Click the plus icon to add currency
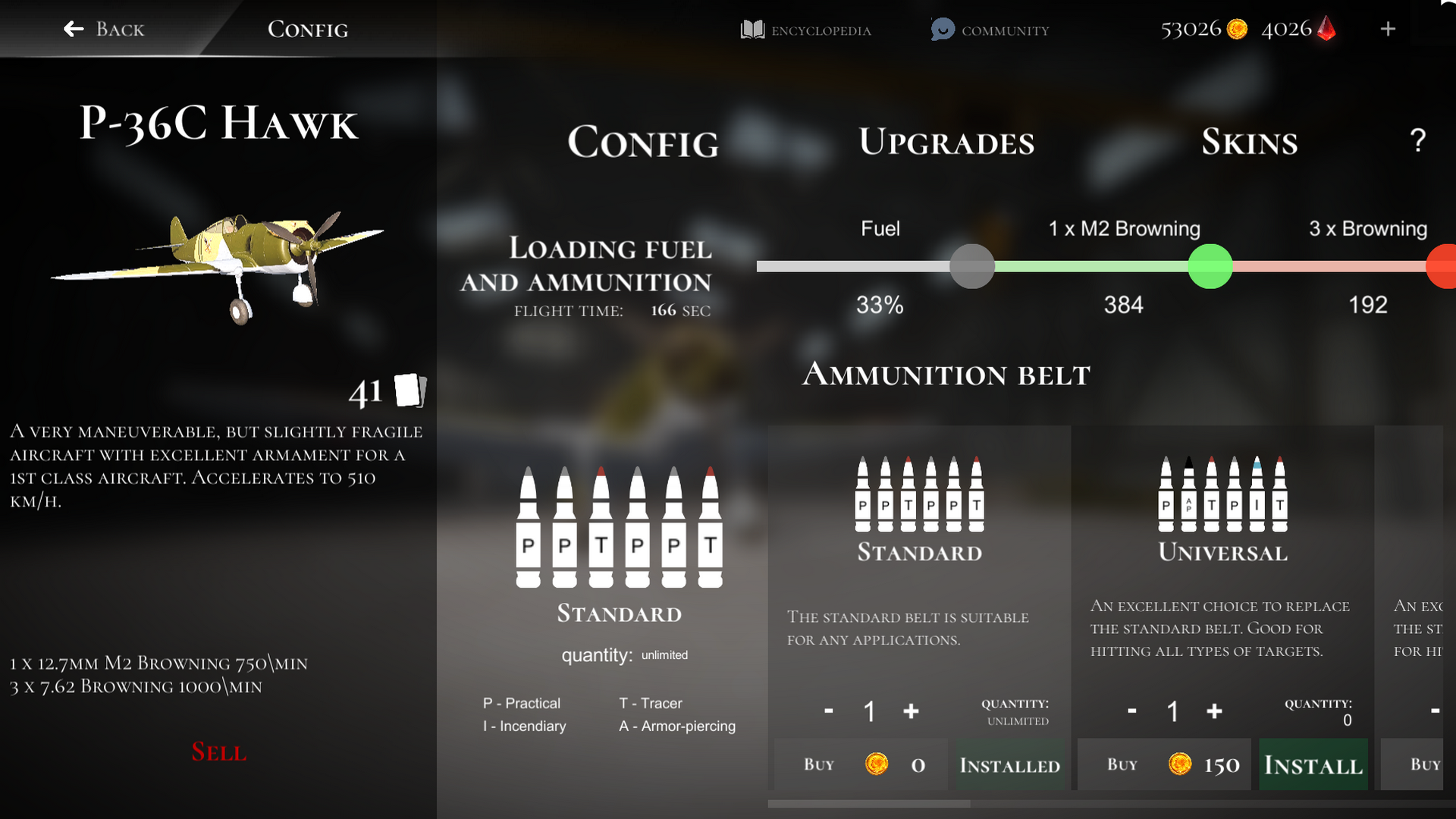 (x=1388, y=30)
